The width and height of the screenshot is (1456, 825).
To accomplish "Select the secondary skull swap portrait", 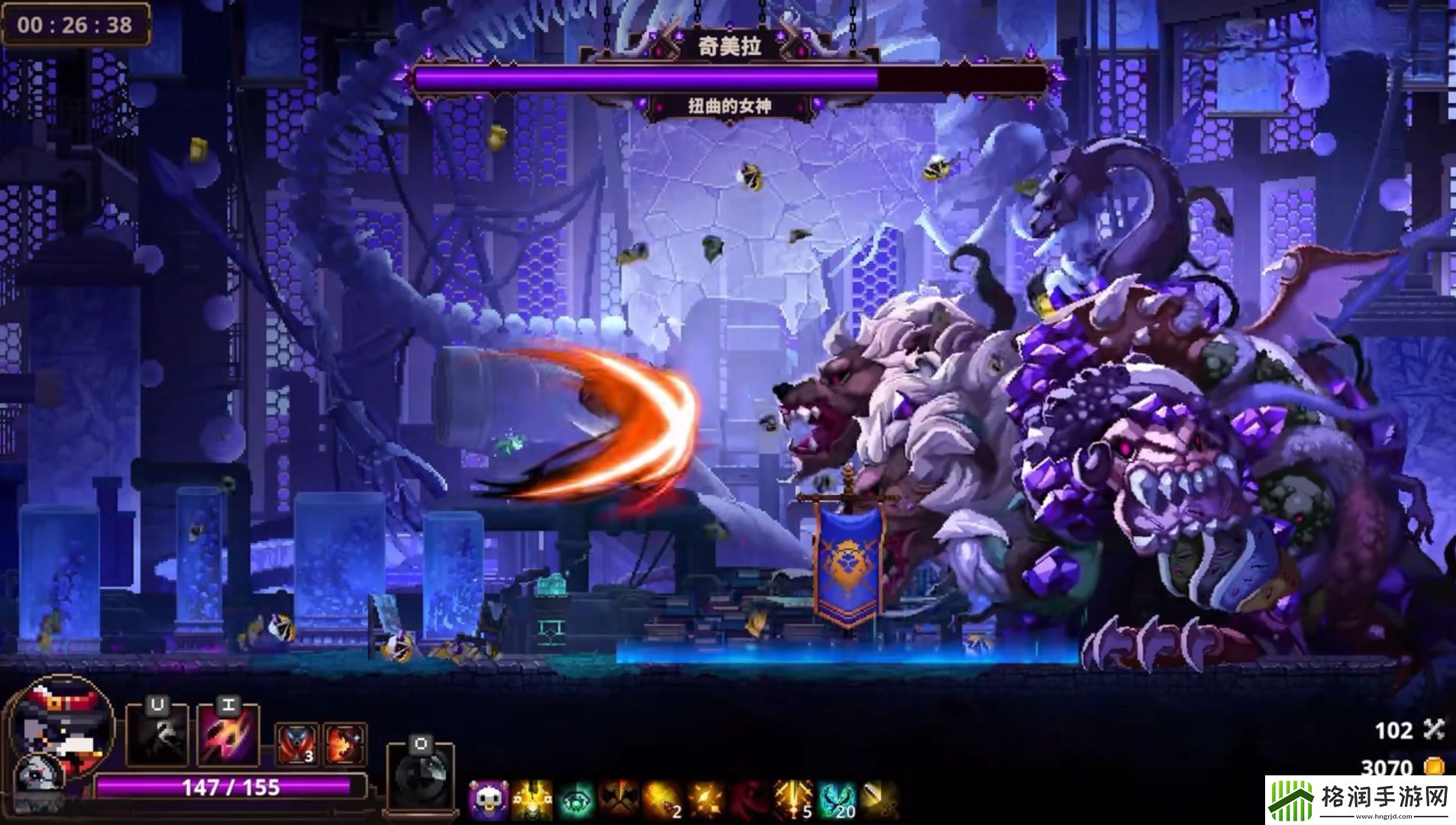I will (35, 778).
